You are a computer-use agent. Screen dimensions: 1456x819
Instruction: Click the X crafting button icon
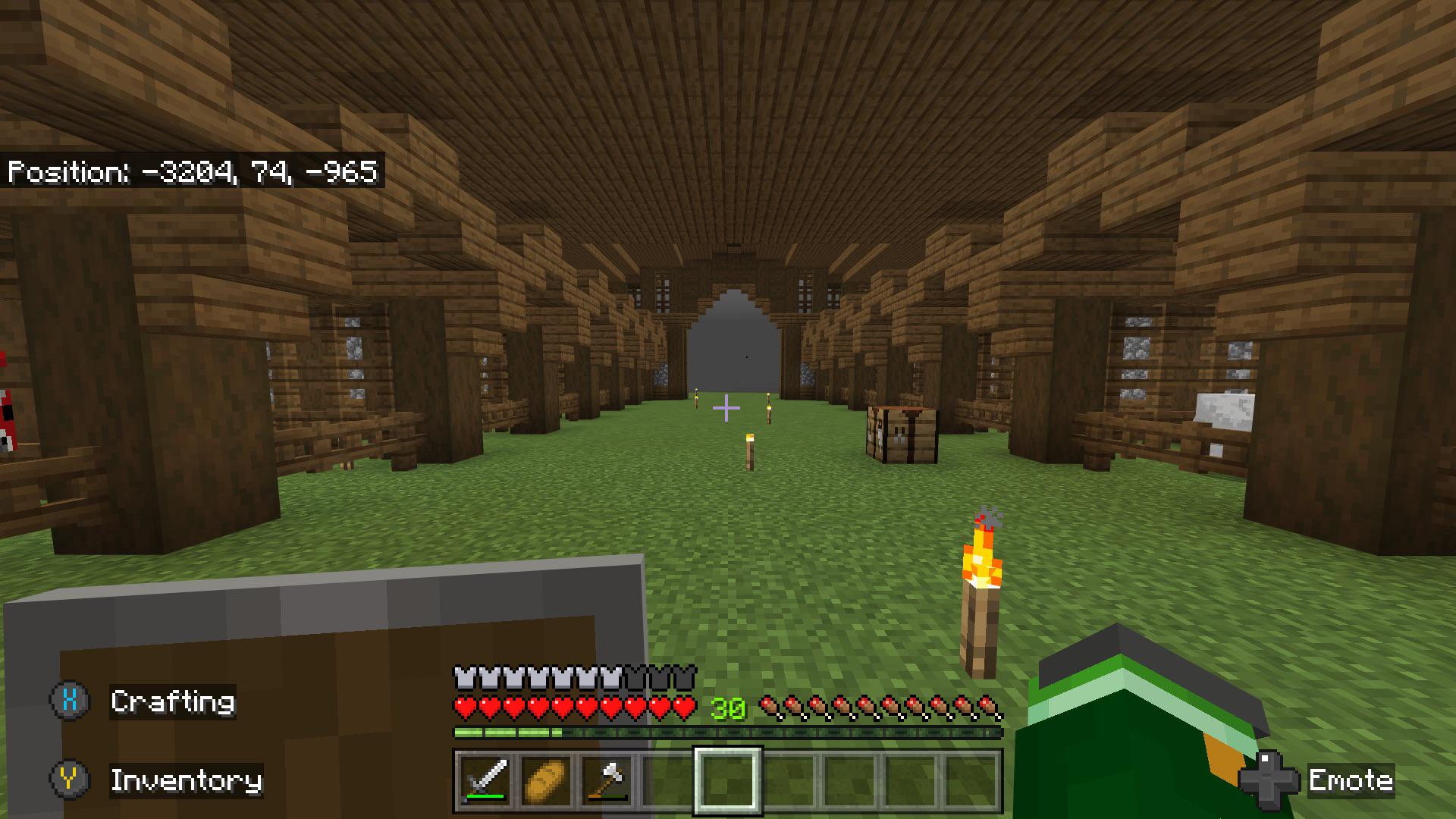[x=70, y=701]
